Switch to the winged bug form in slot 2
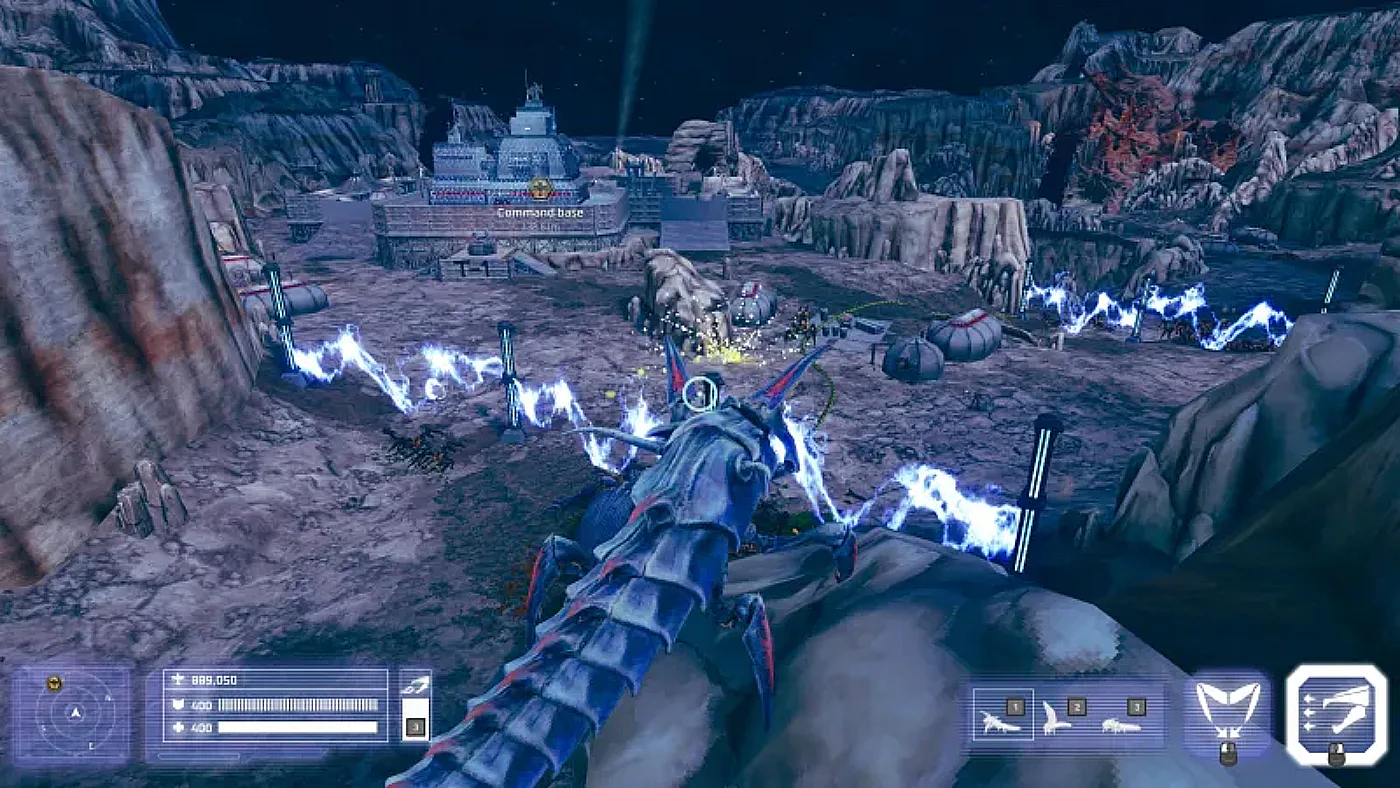Screen dimensions: 1400x788 pyautogui.click(x=1062, y=716)
